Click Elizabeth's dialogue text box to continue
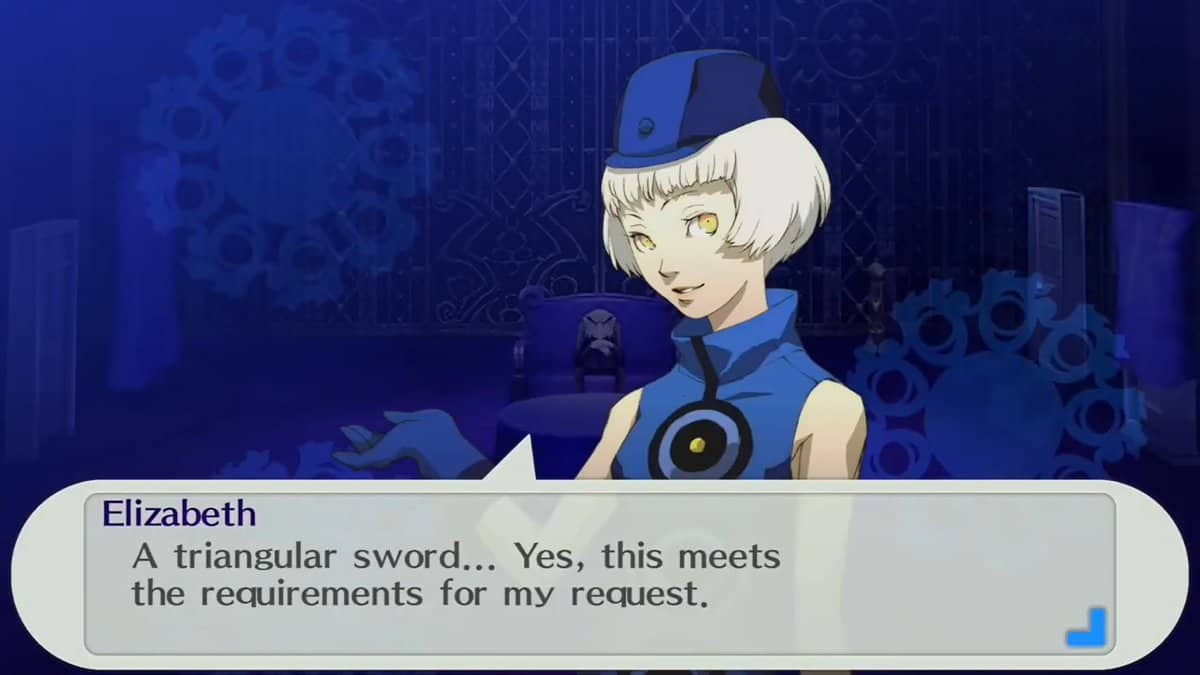Viewport: 1200px width, 675px height. coord(598,575)
